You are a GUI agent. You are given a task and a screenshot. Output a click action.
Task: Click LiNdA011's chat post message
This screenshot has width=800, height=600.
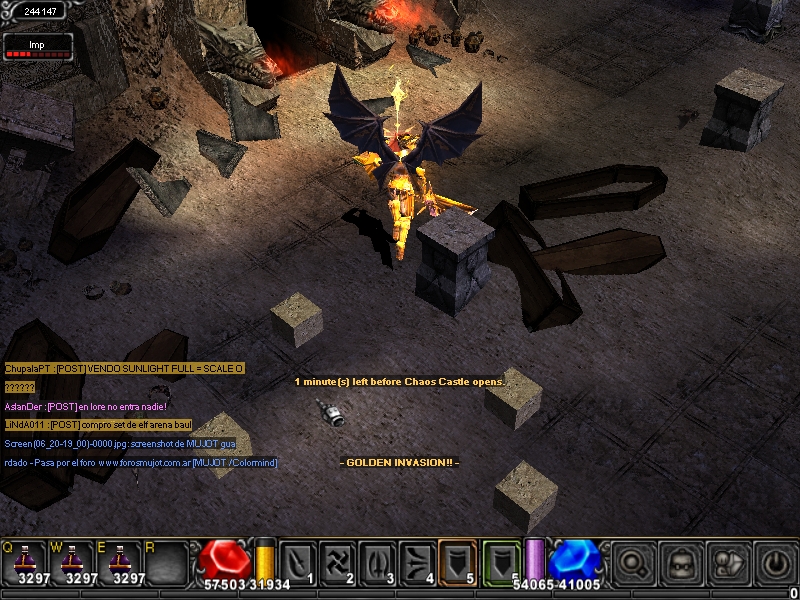pyautogui.click(x=96, y=425)
